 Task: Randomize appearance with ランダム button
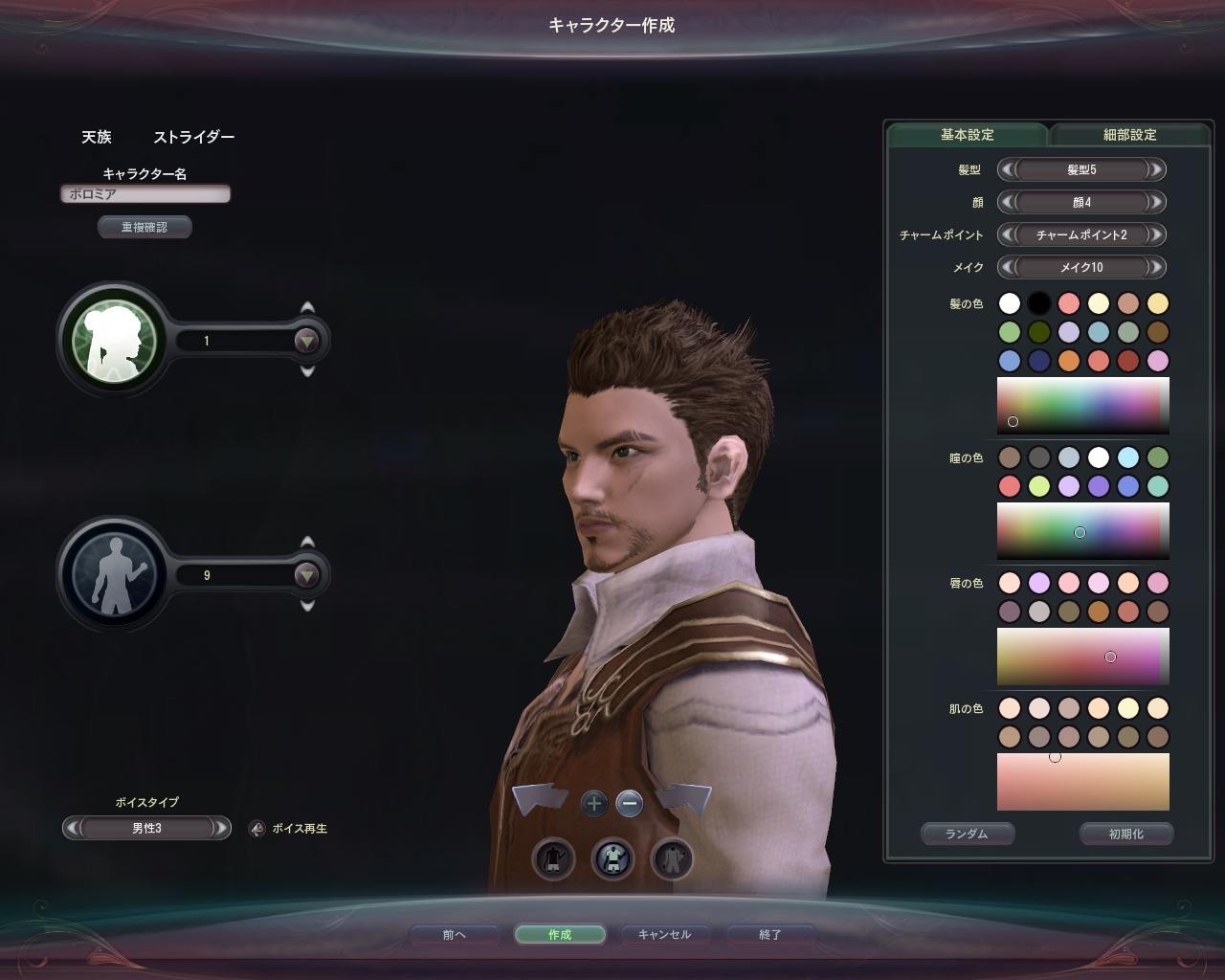[x=967, y=834]
